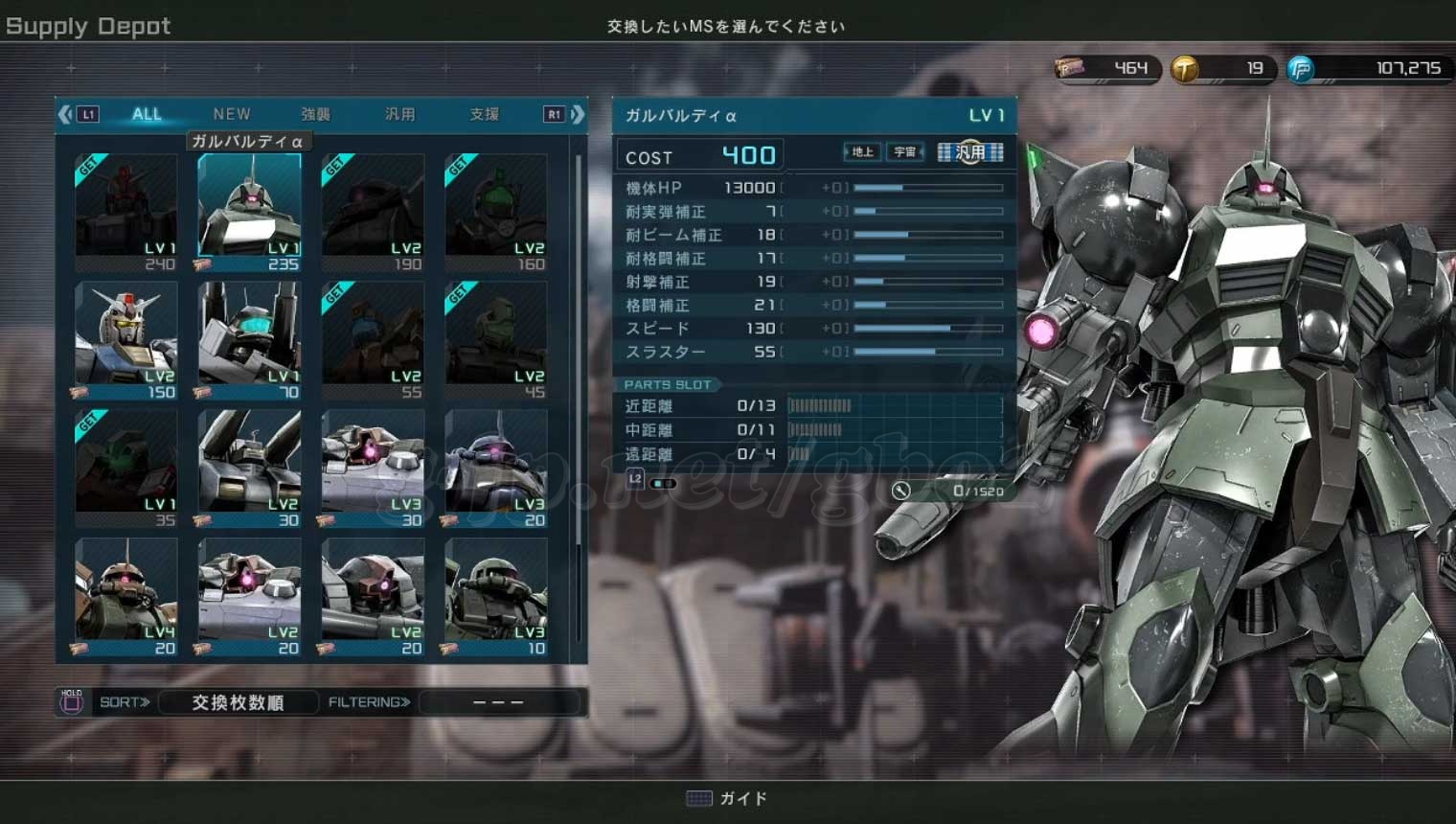Image resolution: width=1456 pixels, height=824 pixels.
Task: Open the 強襲 category tab
Action: point(316,114)
